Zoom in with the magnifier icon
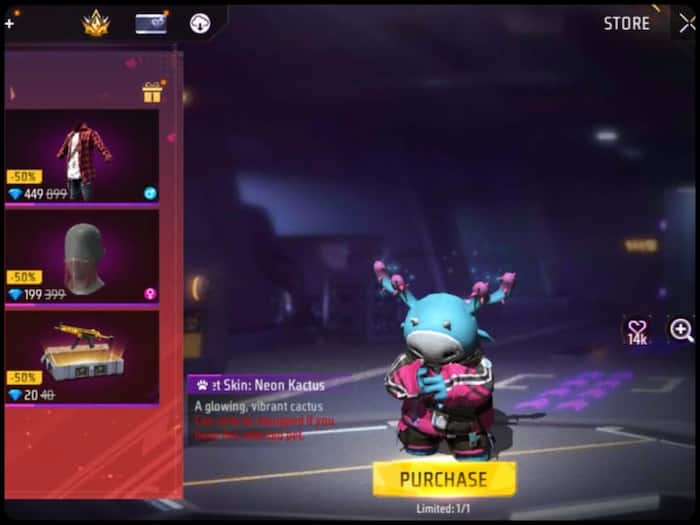This screenshot has height=525, width=700. (682, 330)
